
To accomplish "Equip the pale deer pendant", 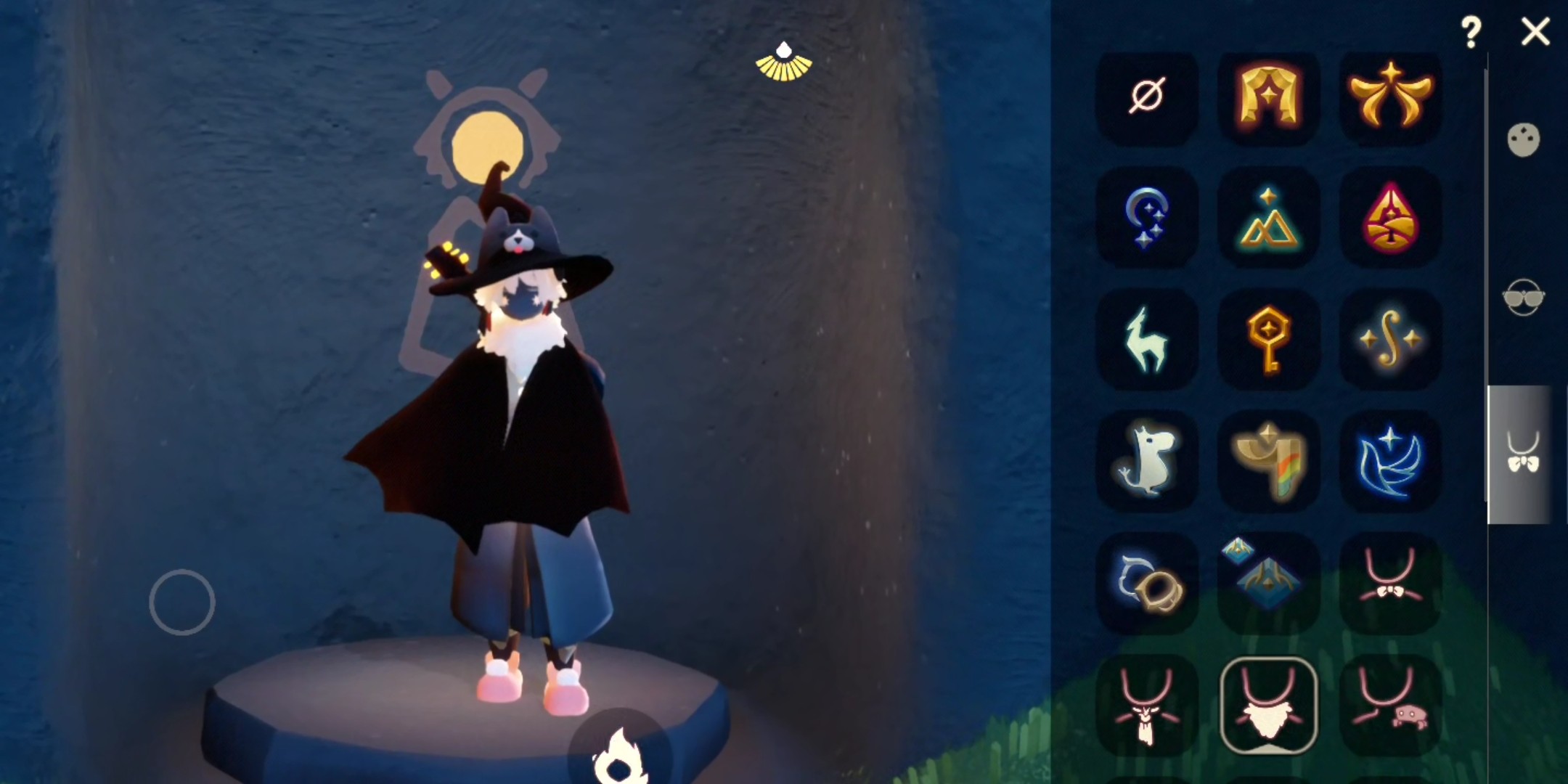I will point(1147,340).
